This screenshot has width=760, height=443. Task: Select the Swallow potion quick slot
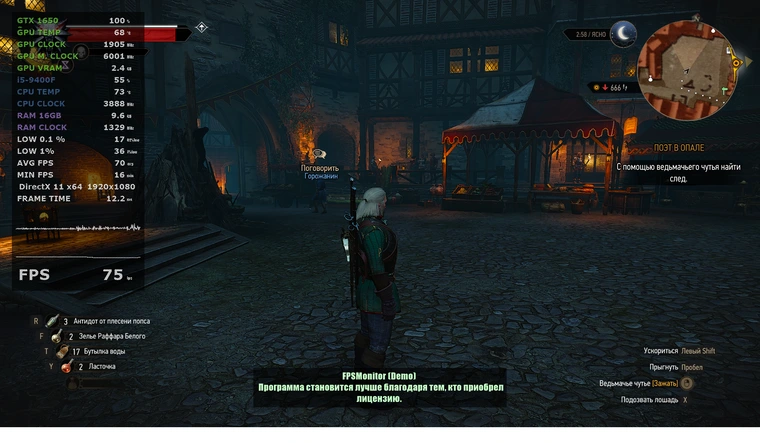(67, 367)
